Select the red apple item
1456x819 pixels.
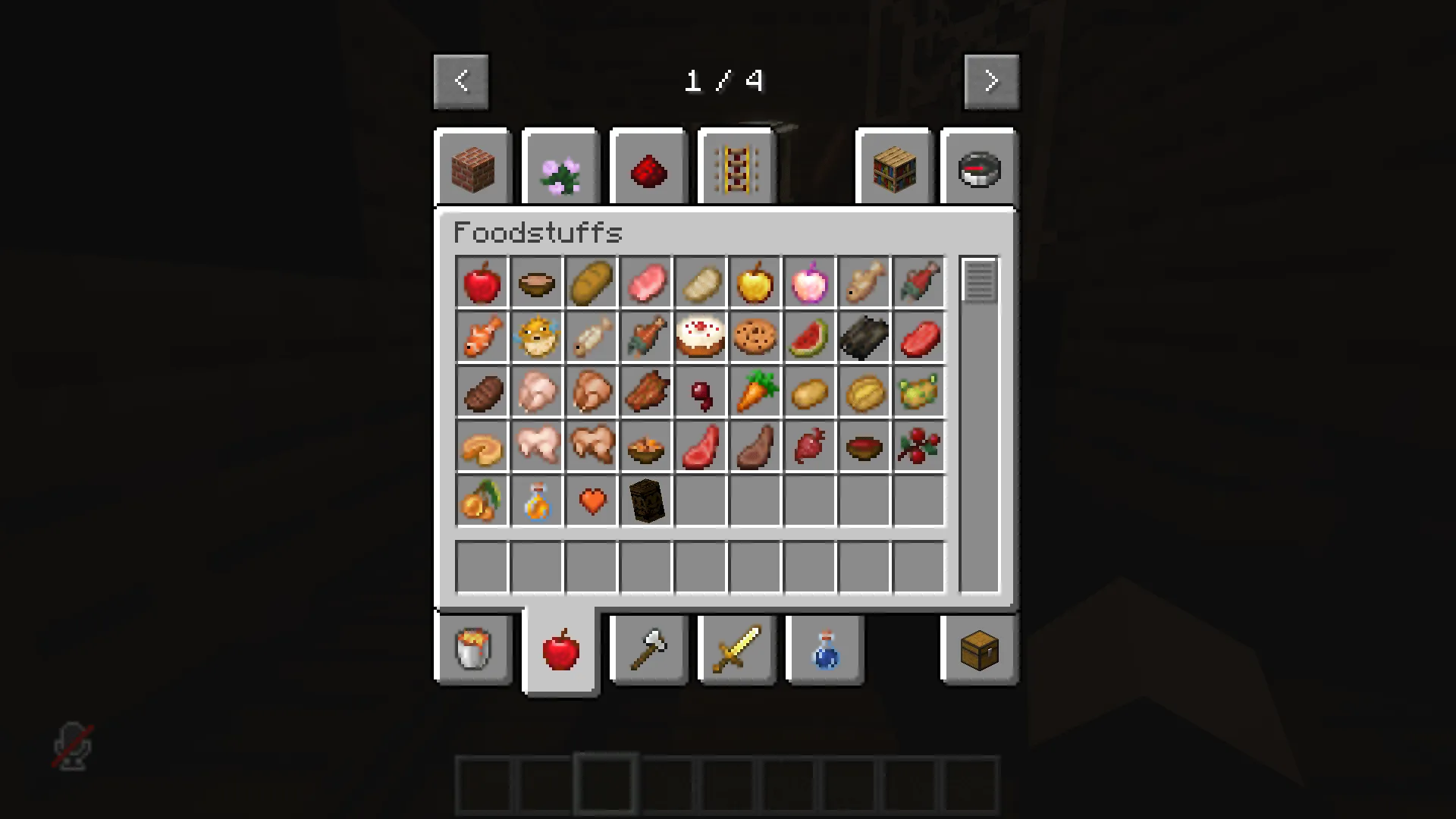point(482,282)
